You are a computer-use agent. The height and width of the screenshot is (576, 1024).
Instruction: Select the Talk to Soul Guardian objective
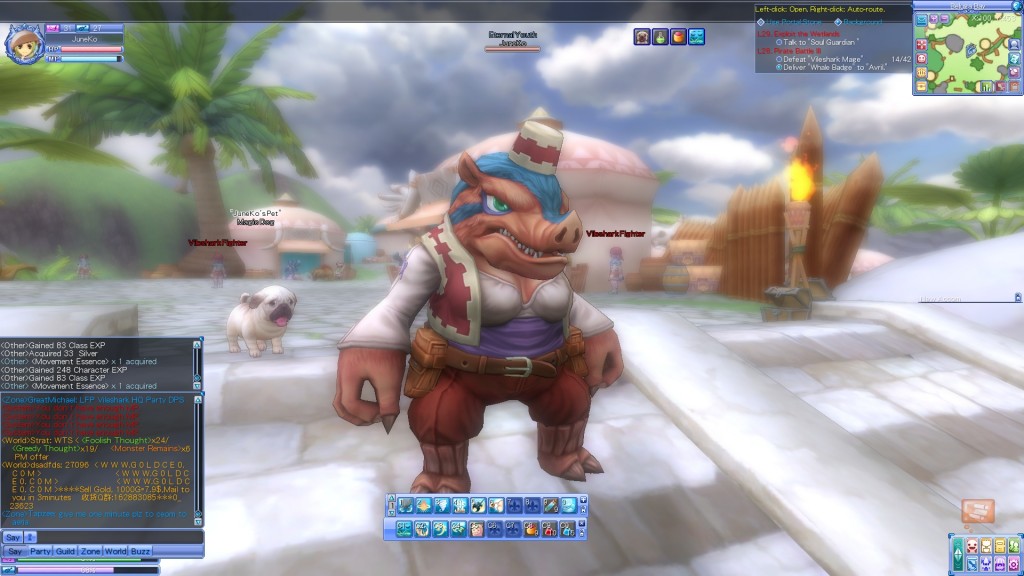[818, 41]
